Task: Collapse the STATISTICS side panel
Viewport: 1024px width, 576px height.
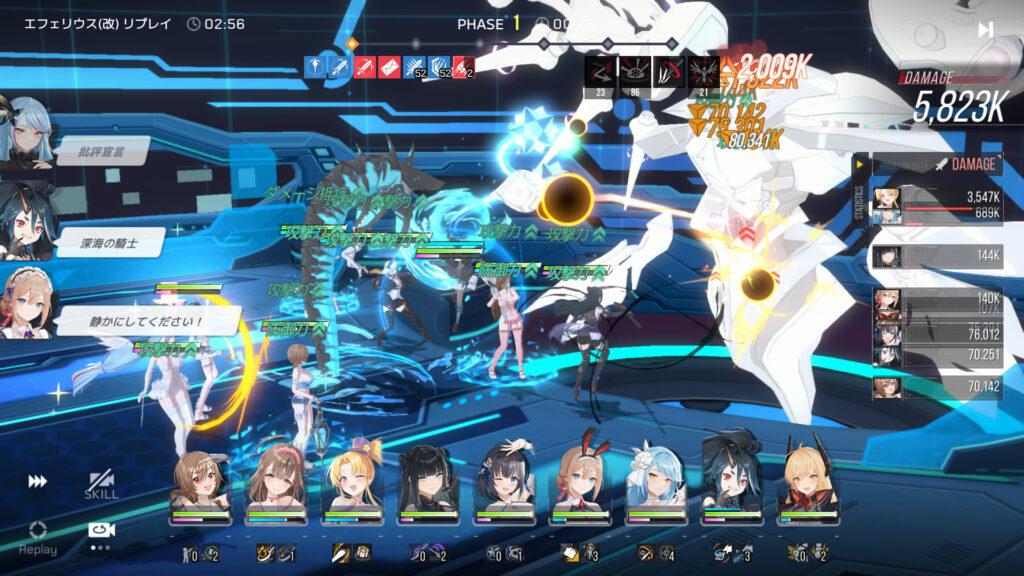Action: tap(860, 164)
